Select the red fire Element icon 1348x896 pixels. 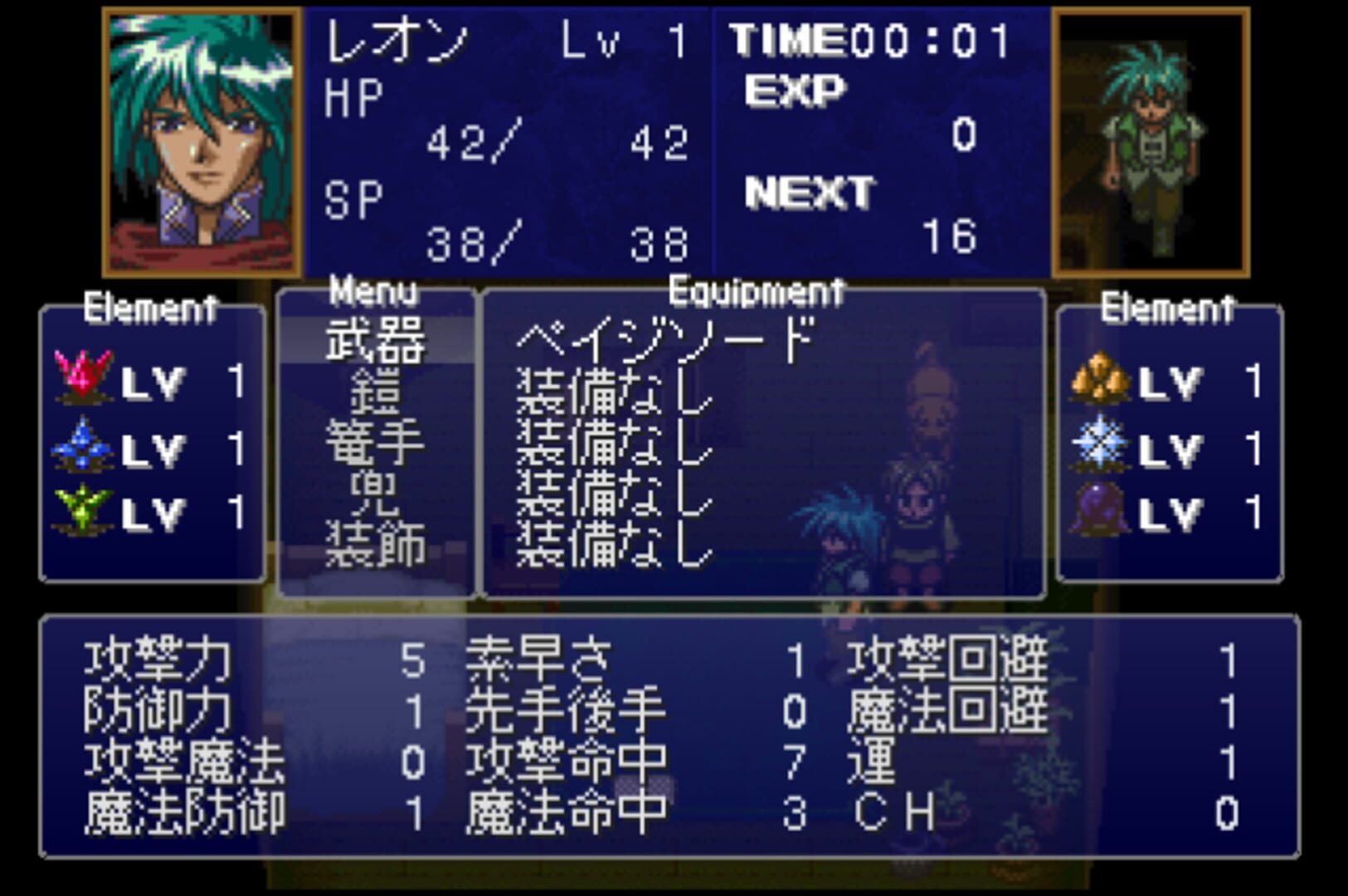(x=83, y=373)
